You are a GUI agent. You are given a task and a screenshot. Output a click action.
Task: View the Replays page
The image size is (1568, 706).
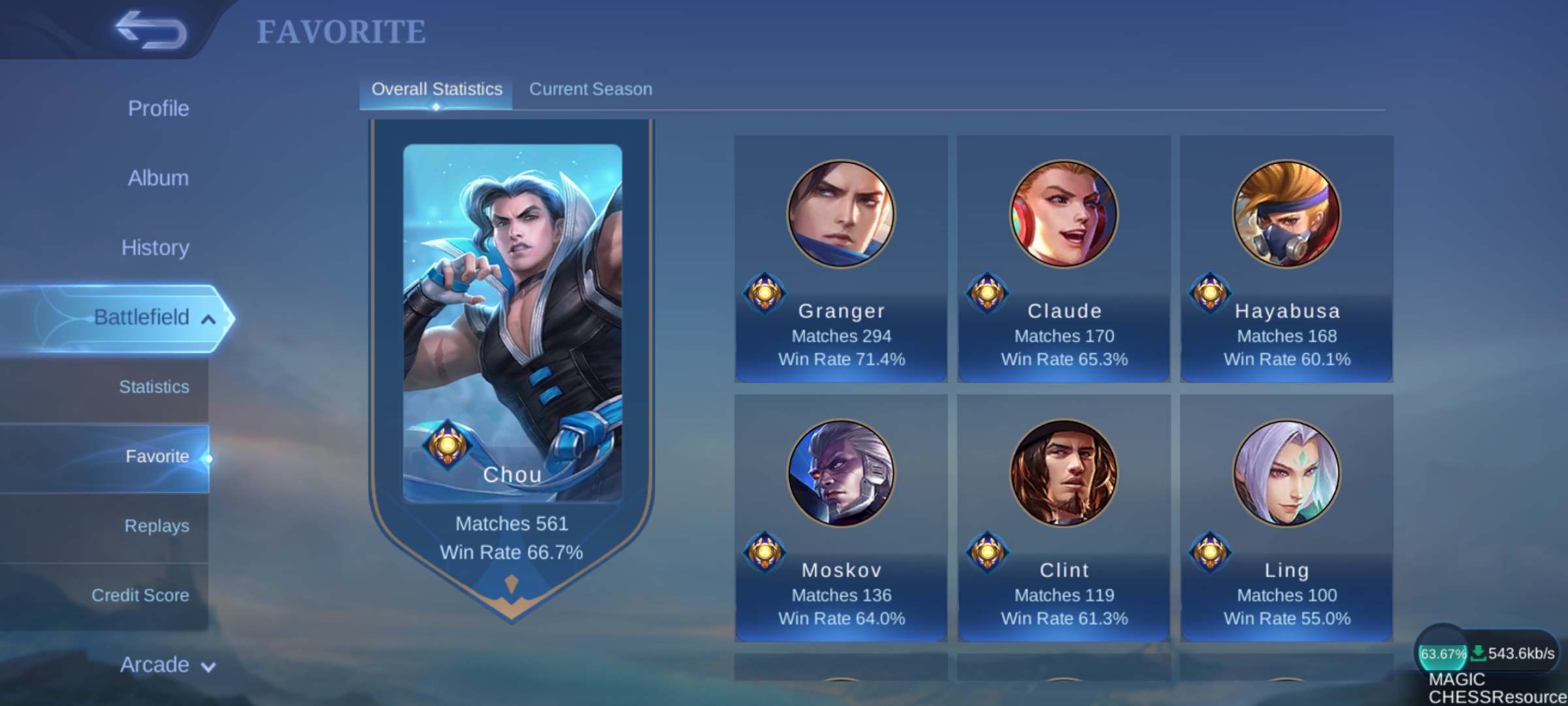click(157, 526)
